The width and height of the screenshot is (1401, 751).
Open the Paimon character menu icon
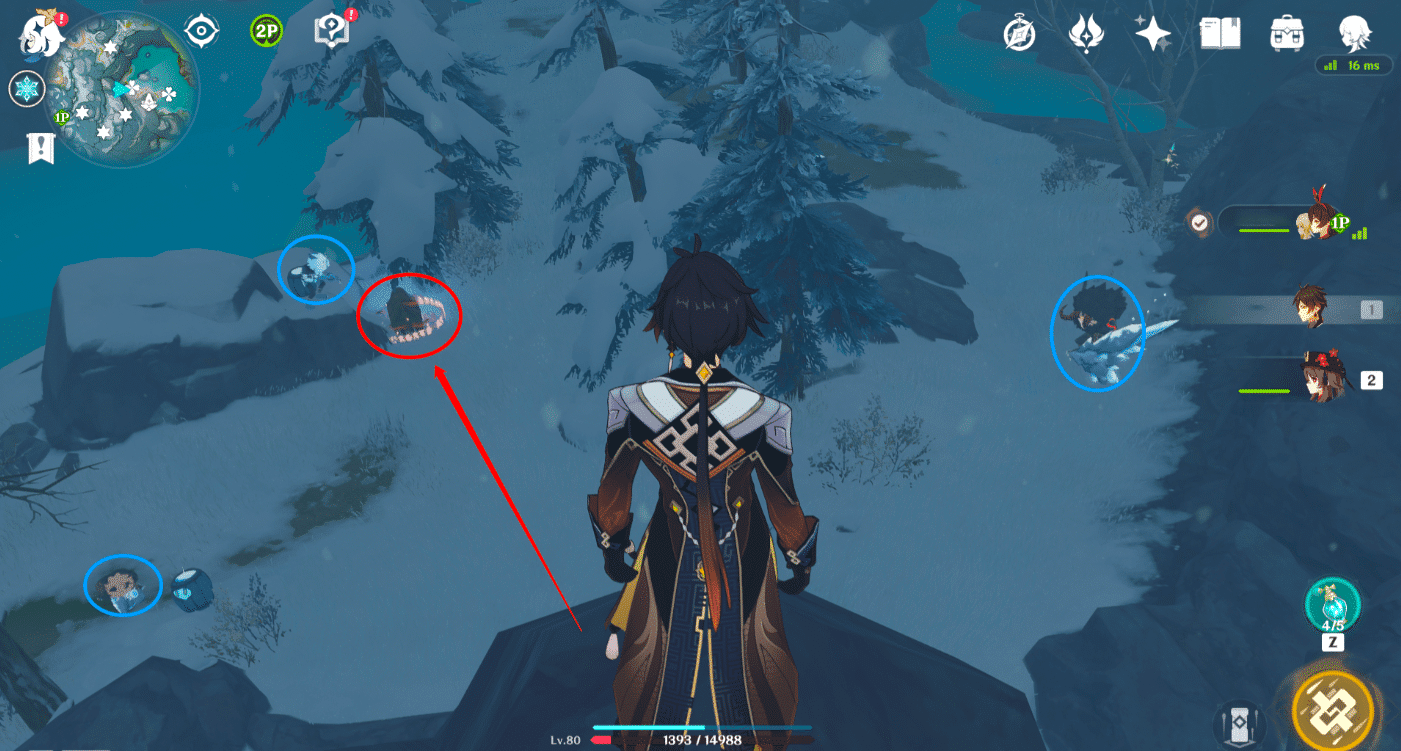point(1355,33)
